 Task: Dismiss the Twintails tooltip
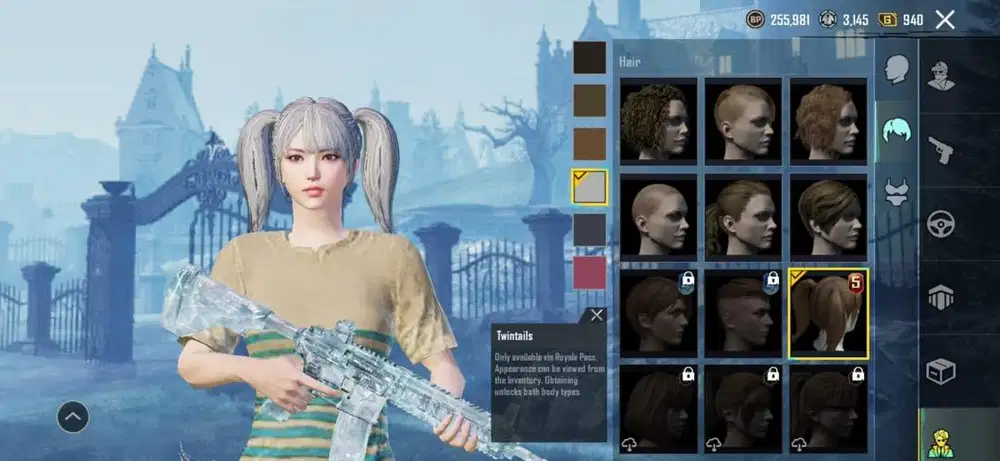(x=597, y=315)
